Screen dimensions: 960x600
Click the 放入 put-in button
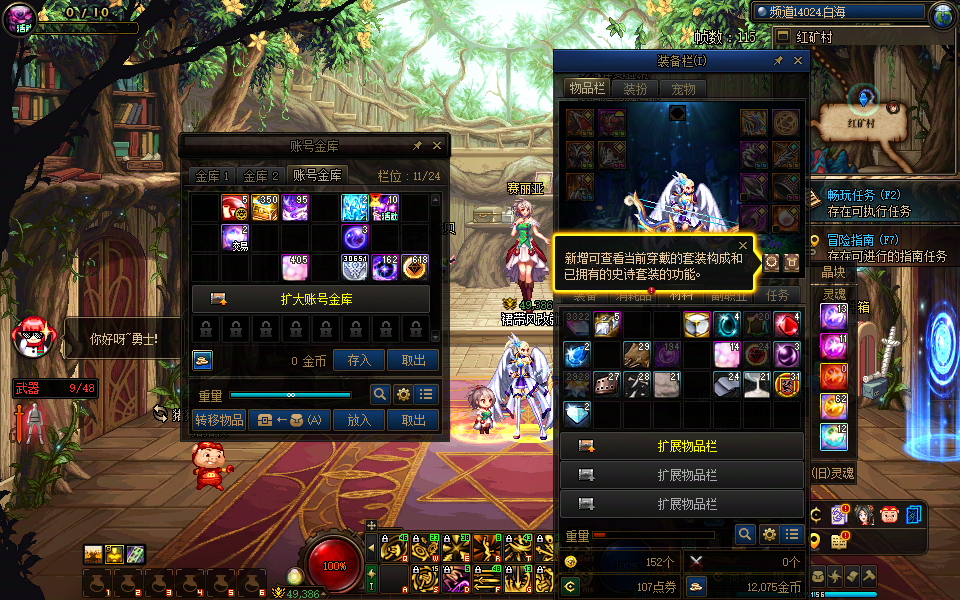coord(359,421)
